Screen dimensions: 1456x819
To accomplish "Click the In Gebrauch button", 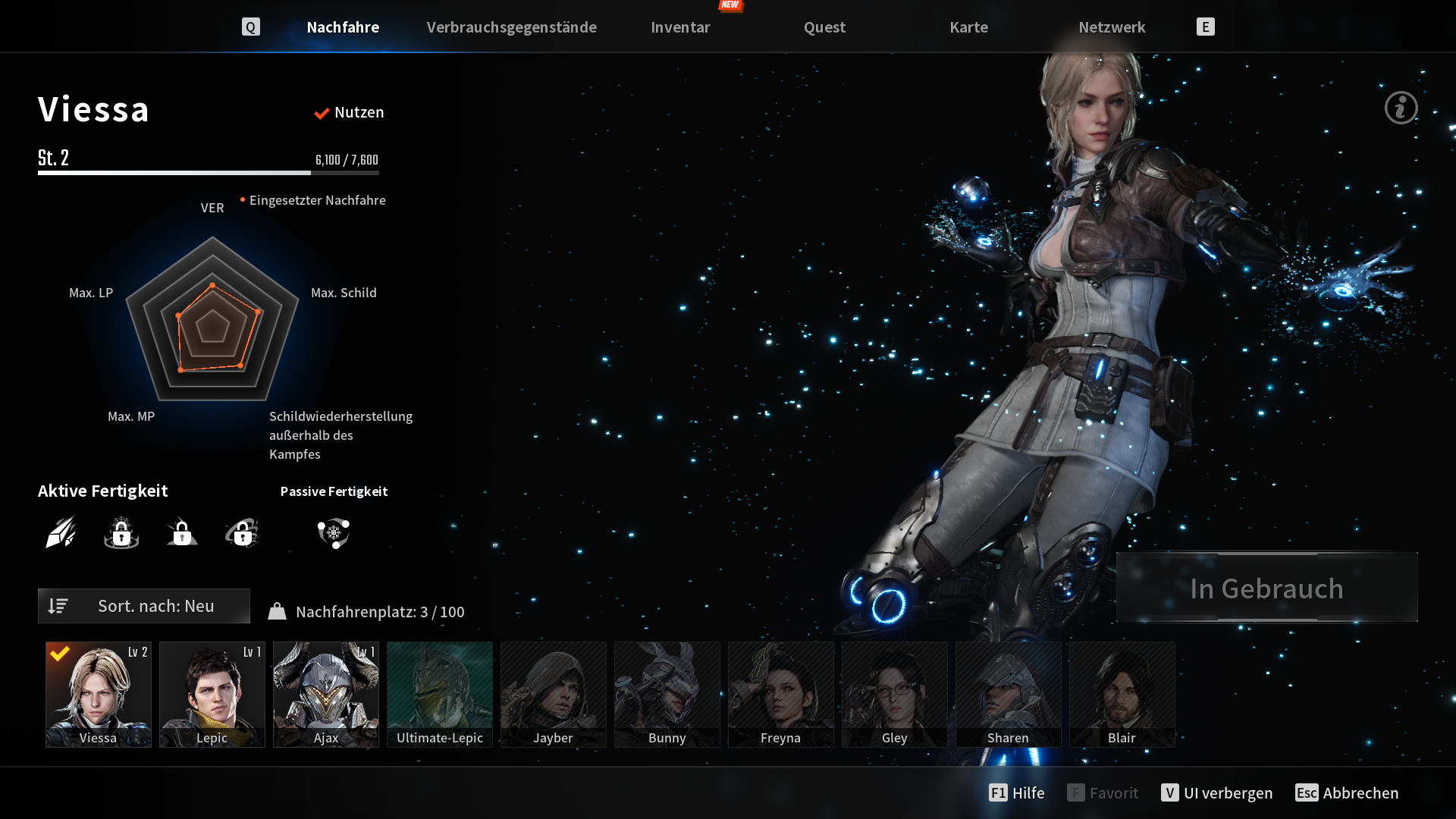I will tap(1266, 588).
